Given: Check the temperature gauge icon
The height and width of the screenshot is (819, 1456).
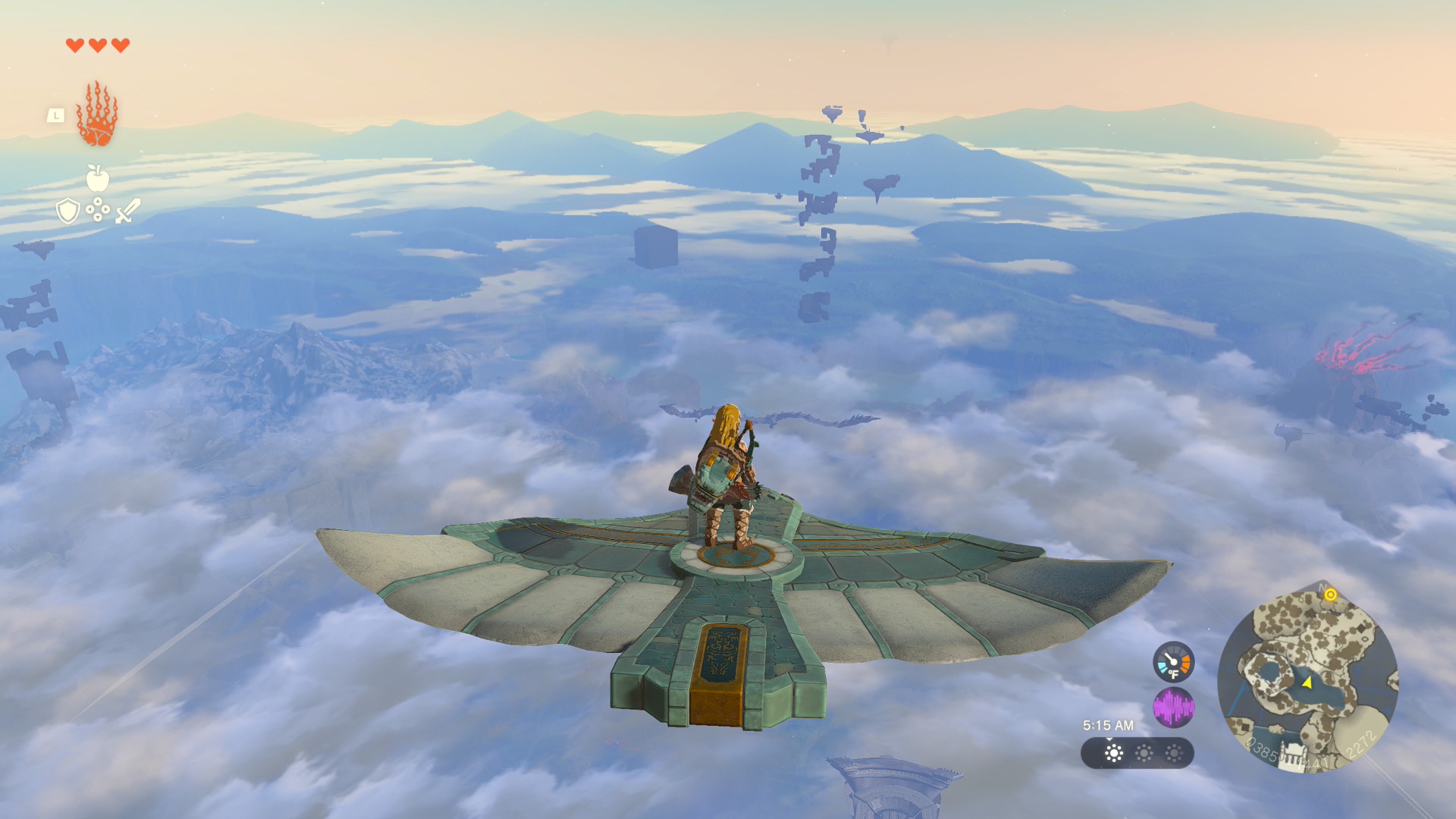Looking at the screenshot, I should pos(1173,662).
